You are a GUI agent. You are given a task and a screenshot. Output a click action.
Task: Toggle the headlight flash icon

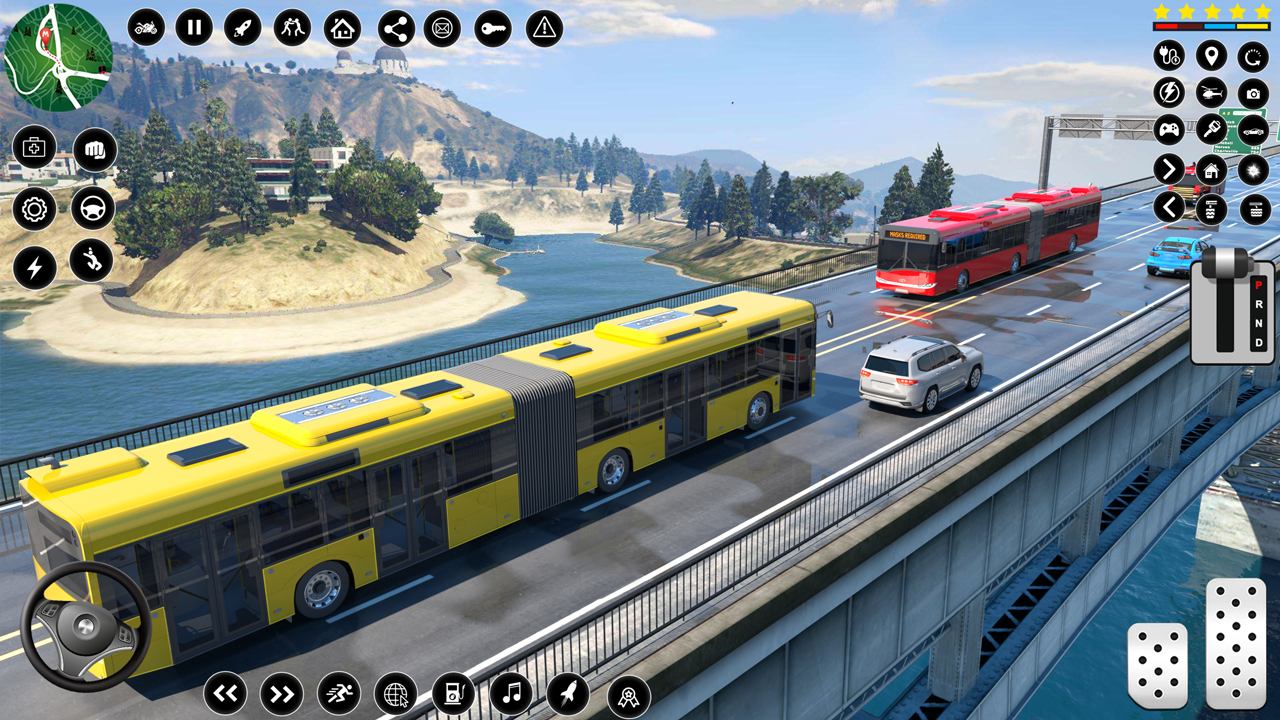pos(1253,171)
